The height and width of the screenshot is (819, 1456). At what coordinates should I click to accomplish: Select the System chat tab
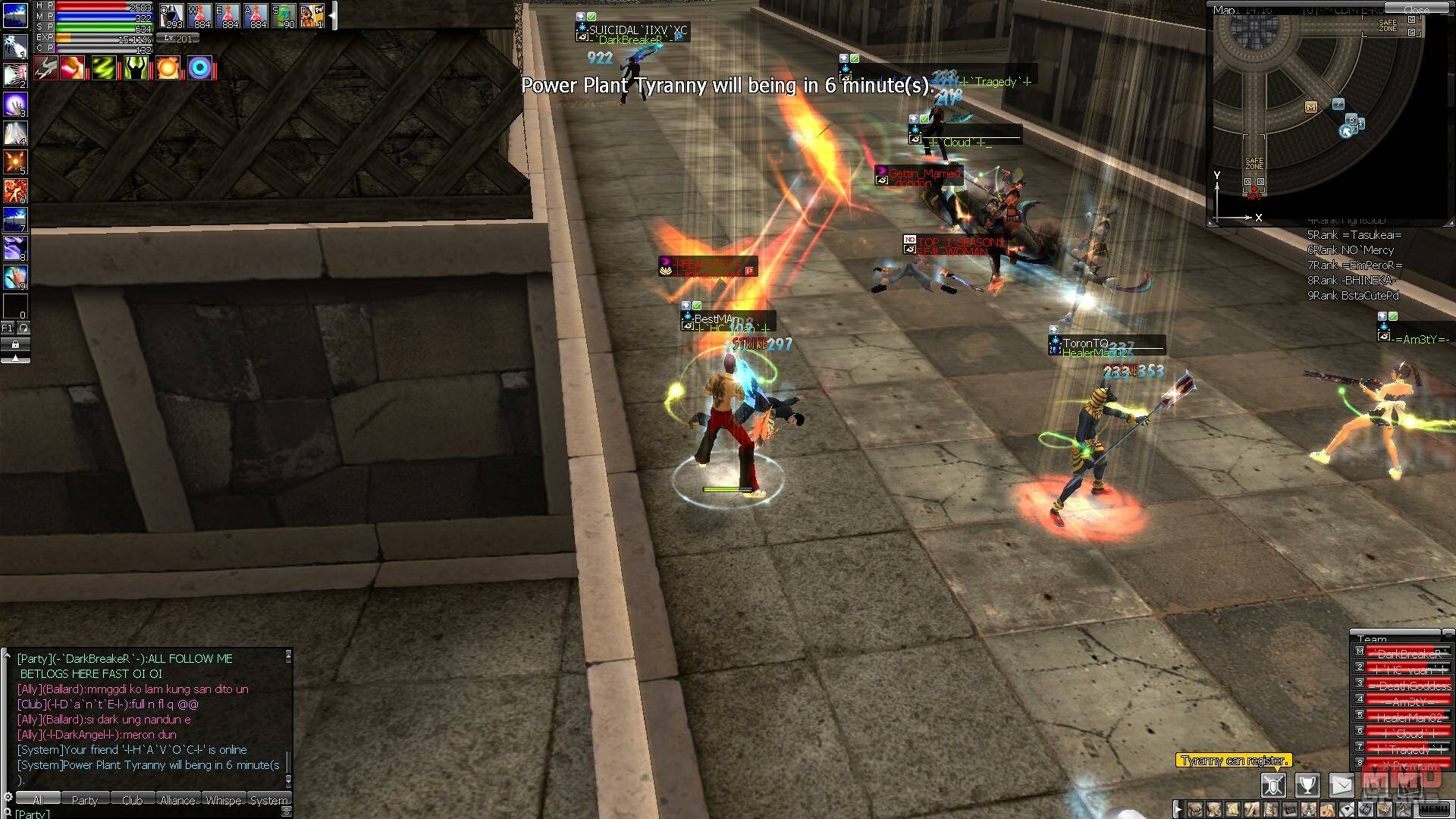pos(268,800)
